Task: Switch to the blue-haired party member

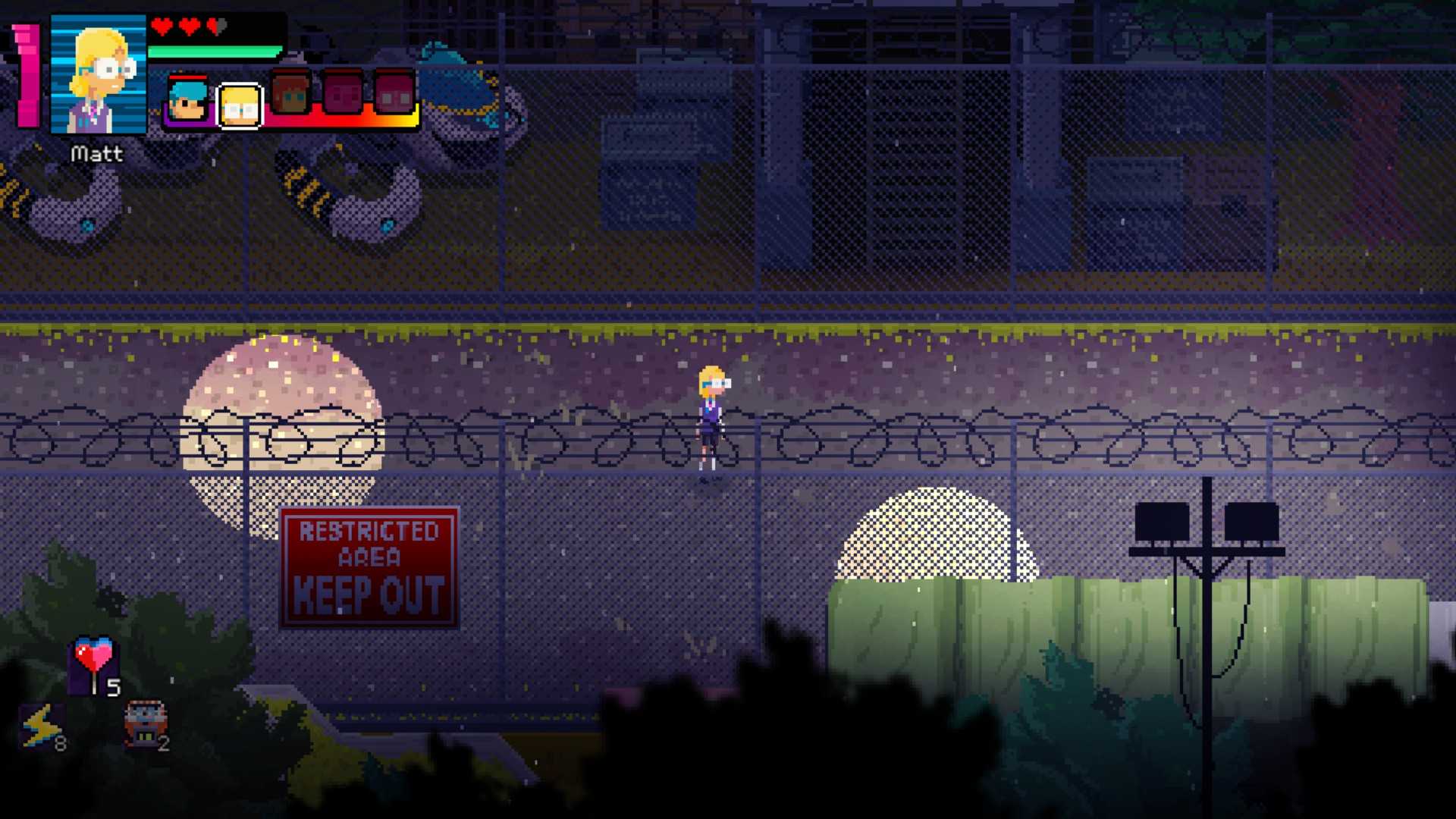Action: (187, 100)
